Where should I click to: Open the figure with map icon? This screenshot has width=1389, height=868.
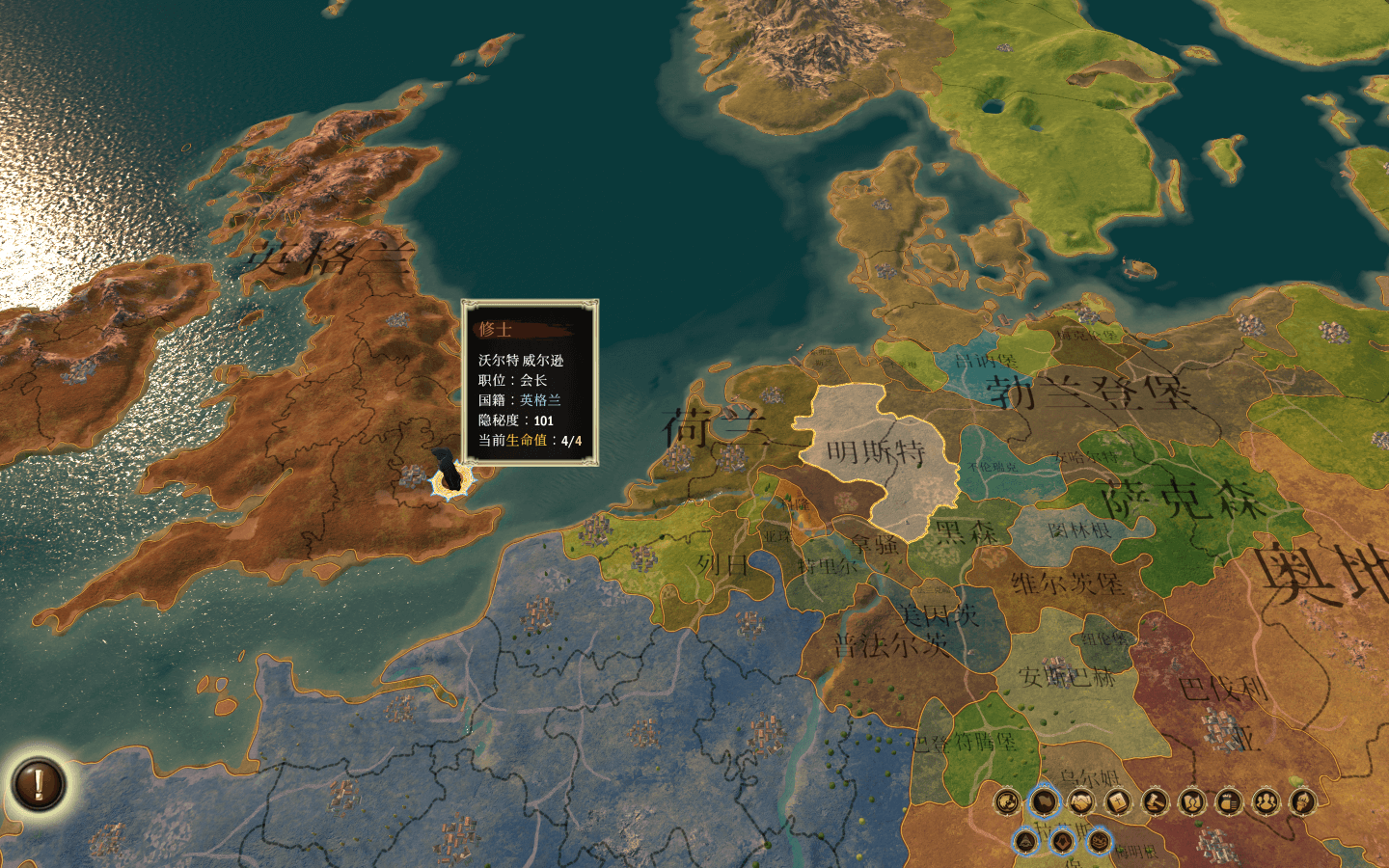coord(1192,801)
